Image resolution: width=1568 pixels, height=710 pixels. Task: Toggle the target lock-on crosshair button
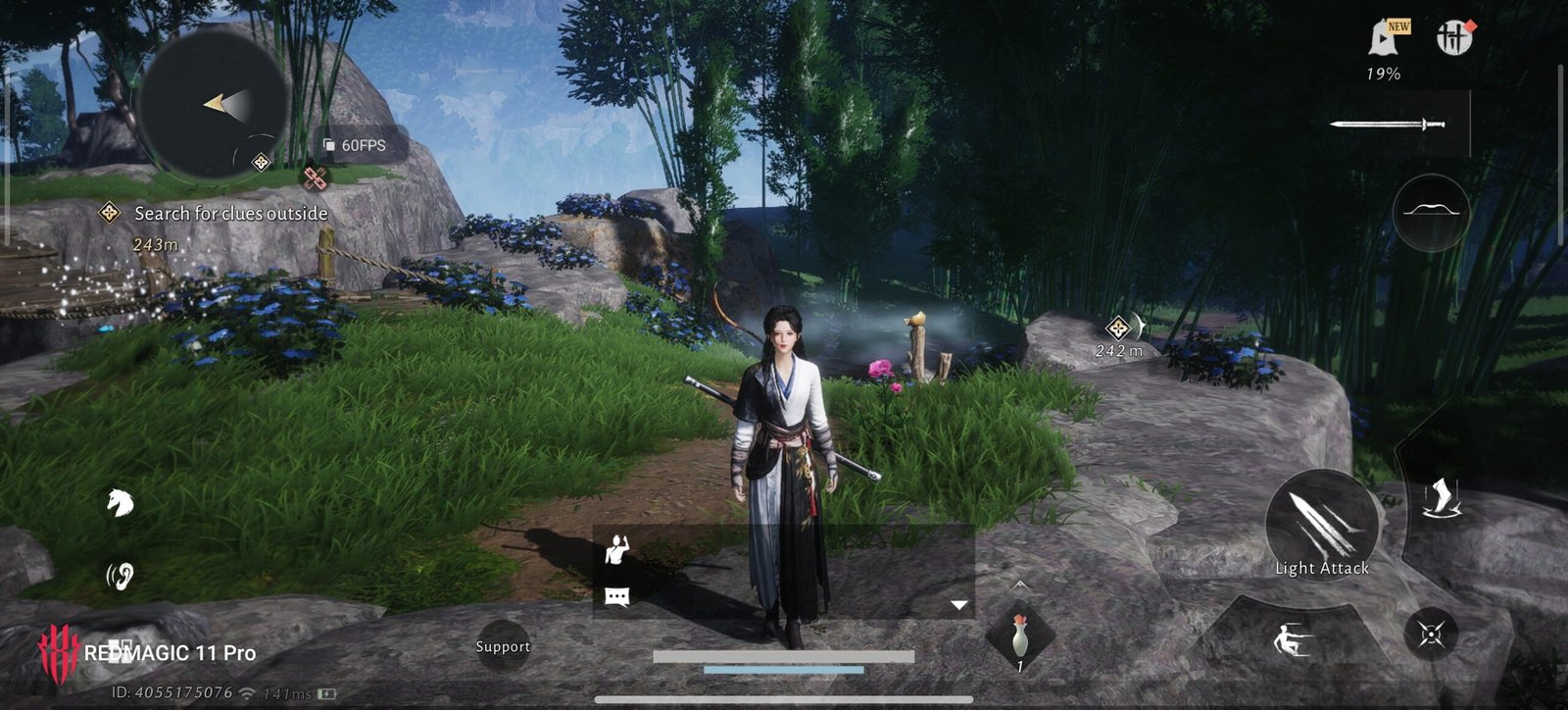click(1430, 634)
